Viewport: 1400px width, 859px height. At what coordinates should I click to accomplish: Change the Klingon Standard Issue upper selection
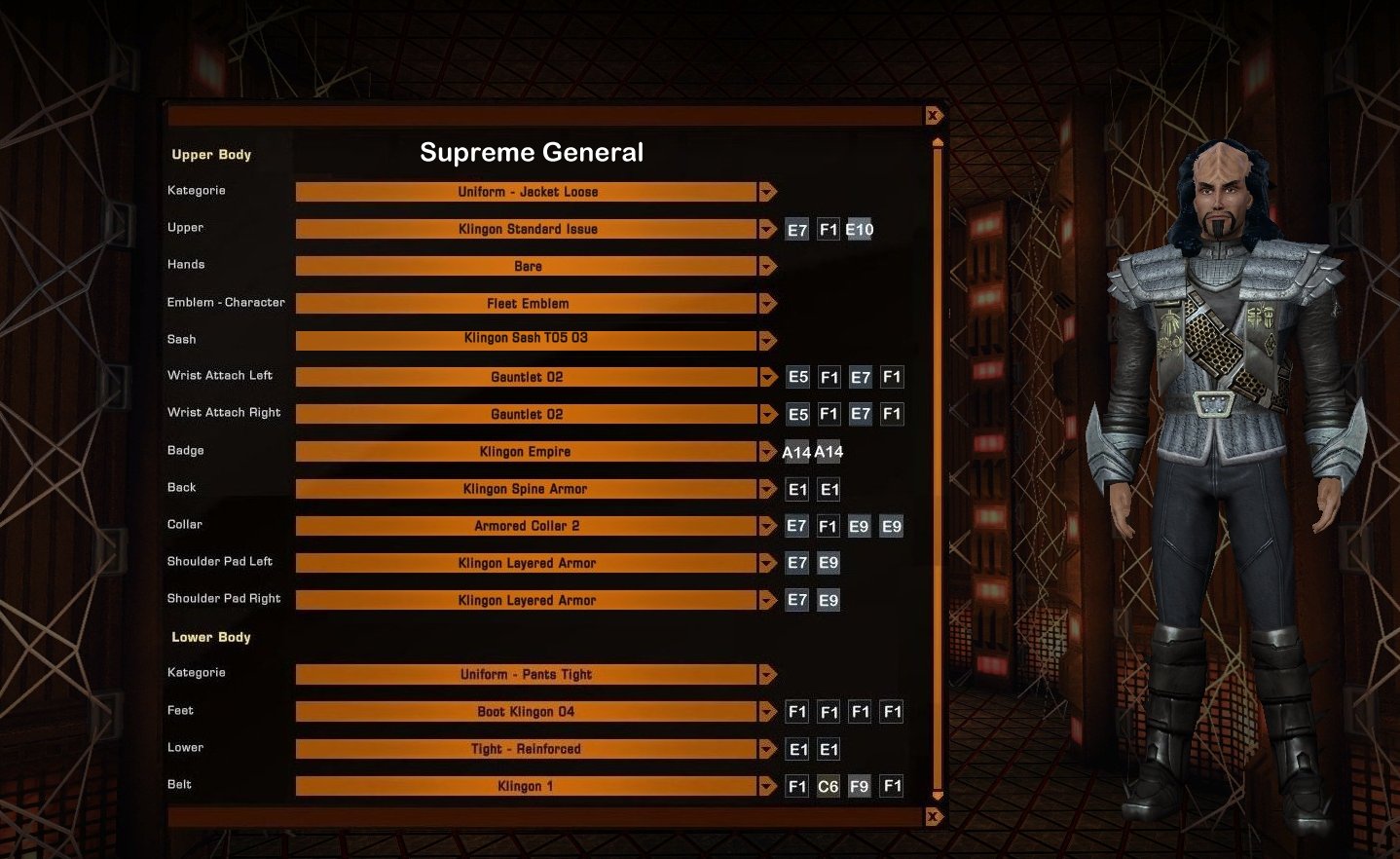(x=527, y=229)
